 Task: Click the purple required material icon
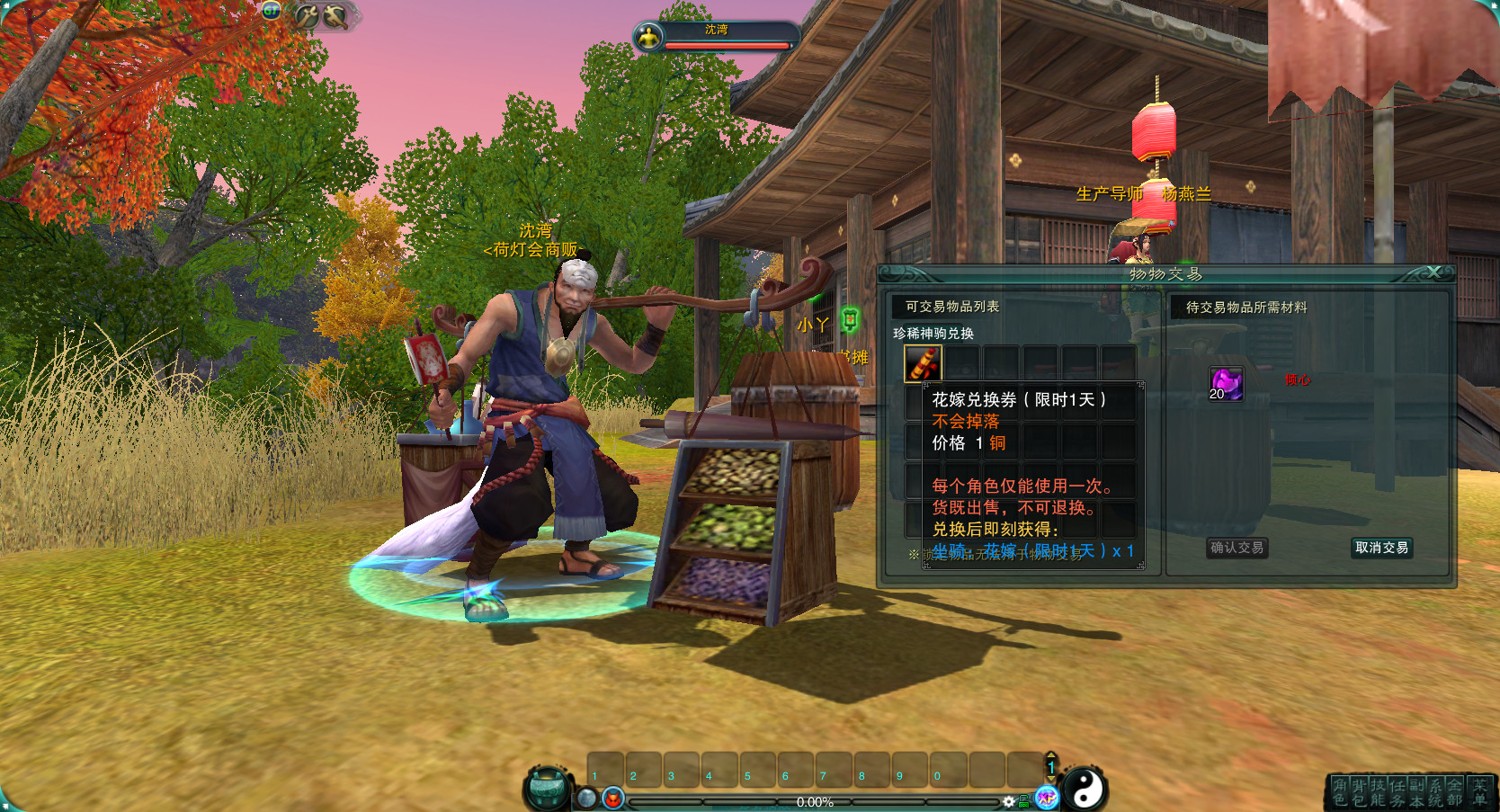tap(1226, 383)
